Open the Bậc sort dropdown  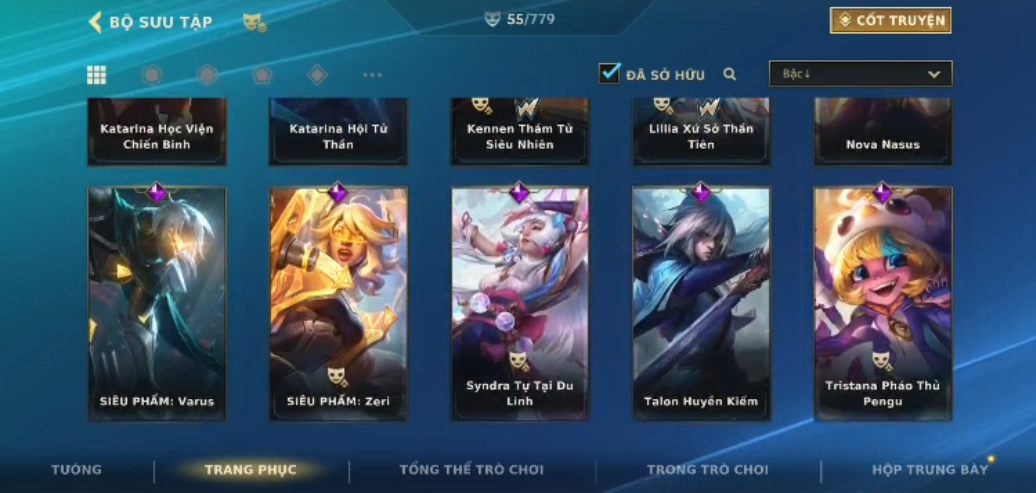860,74
